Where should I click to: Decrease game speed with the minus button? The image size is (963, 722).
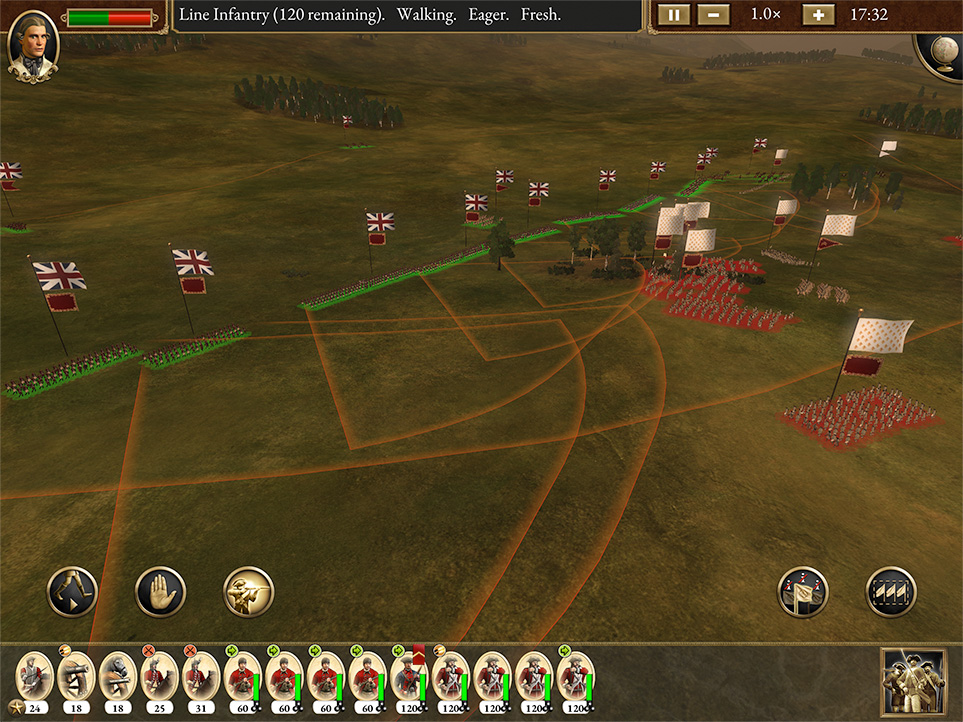tap(713, 16)
